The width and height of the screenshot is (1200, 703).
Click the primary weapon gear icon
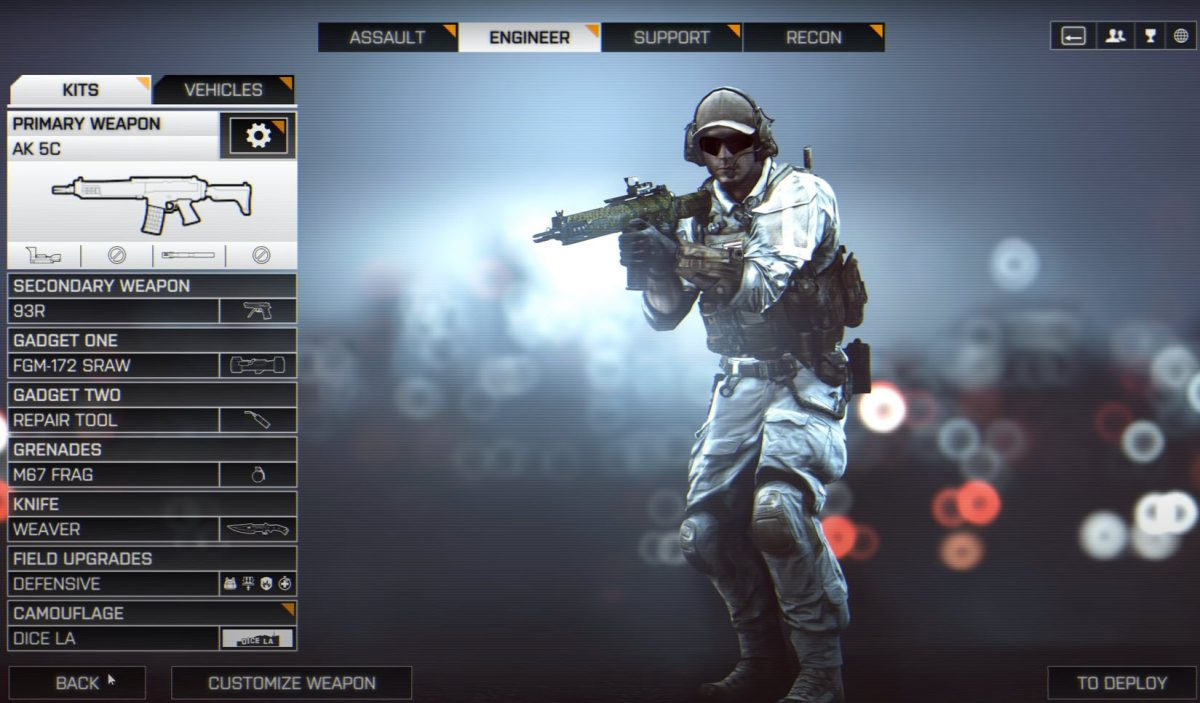coord(258,136)
